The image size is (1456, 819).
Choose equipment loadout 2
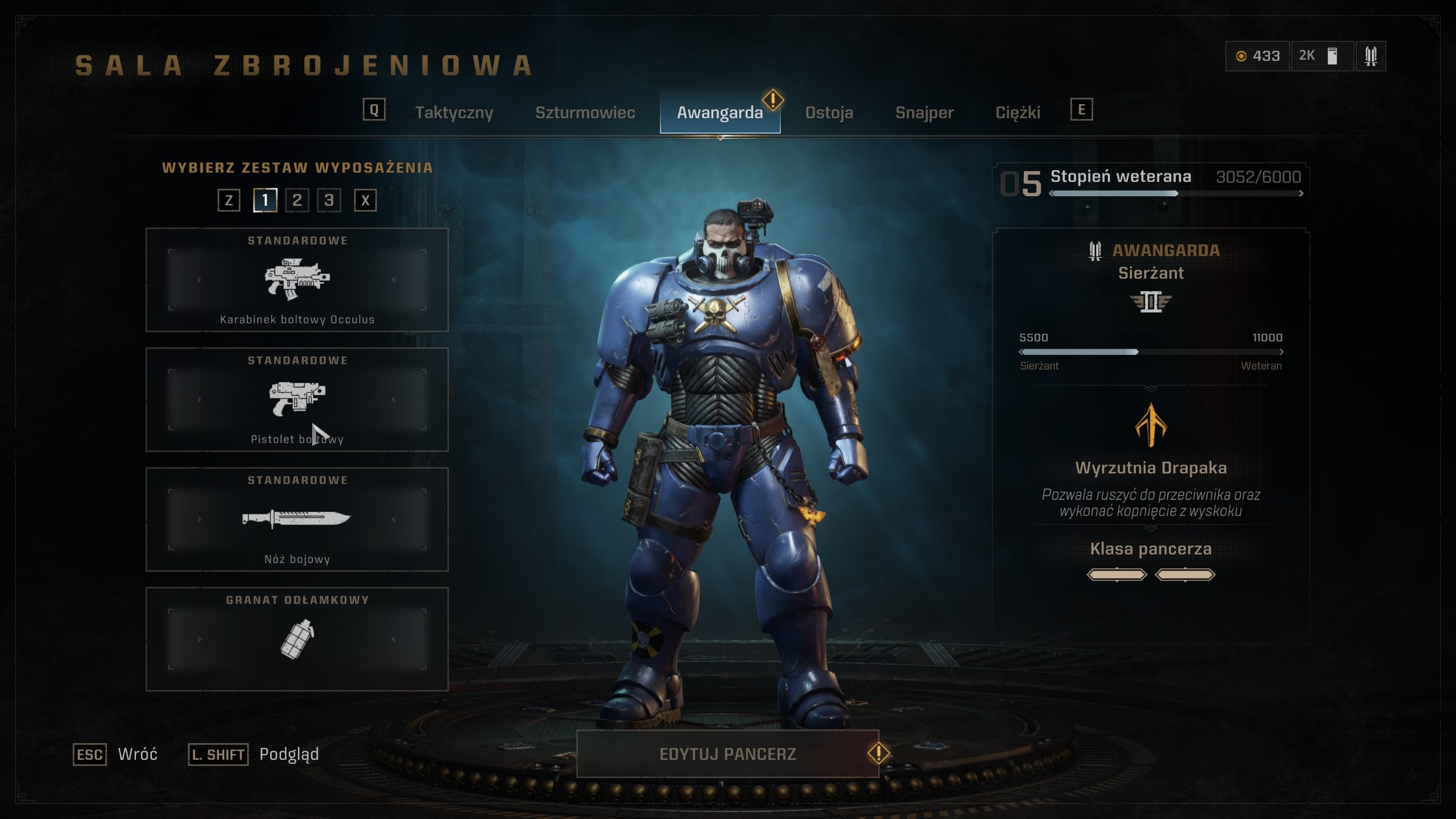point(297,200)
